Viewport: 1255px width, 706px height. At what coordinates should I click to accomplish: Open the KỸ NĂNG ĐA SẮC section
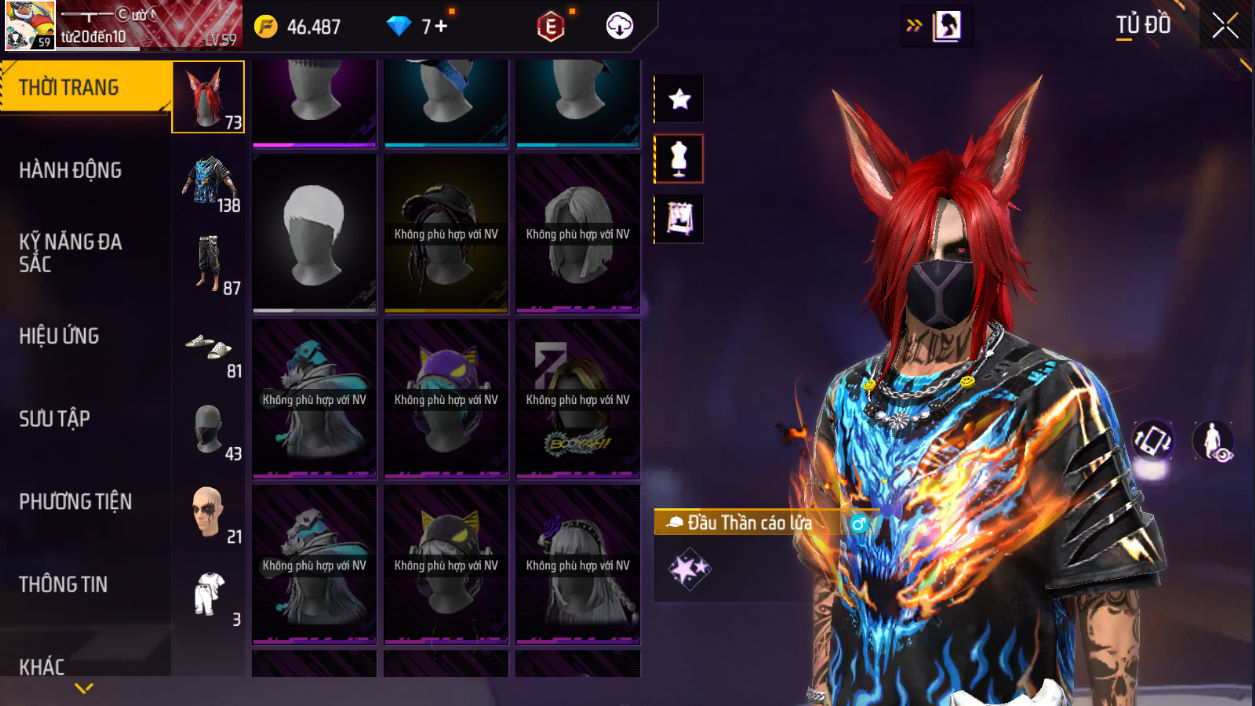click(70, 253)
